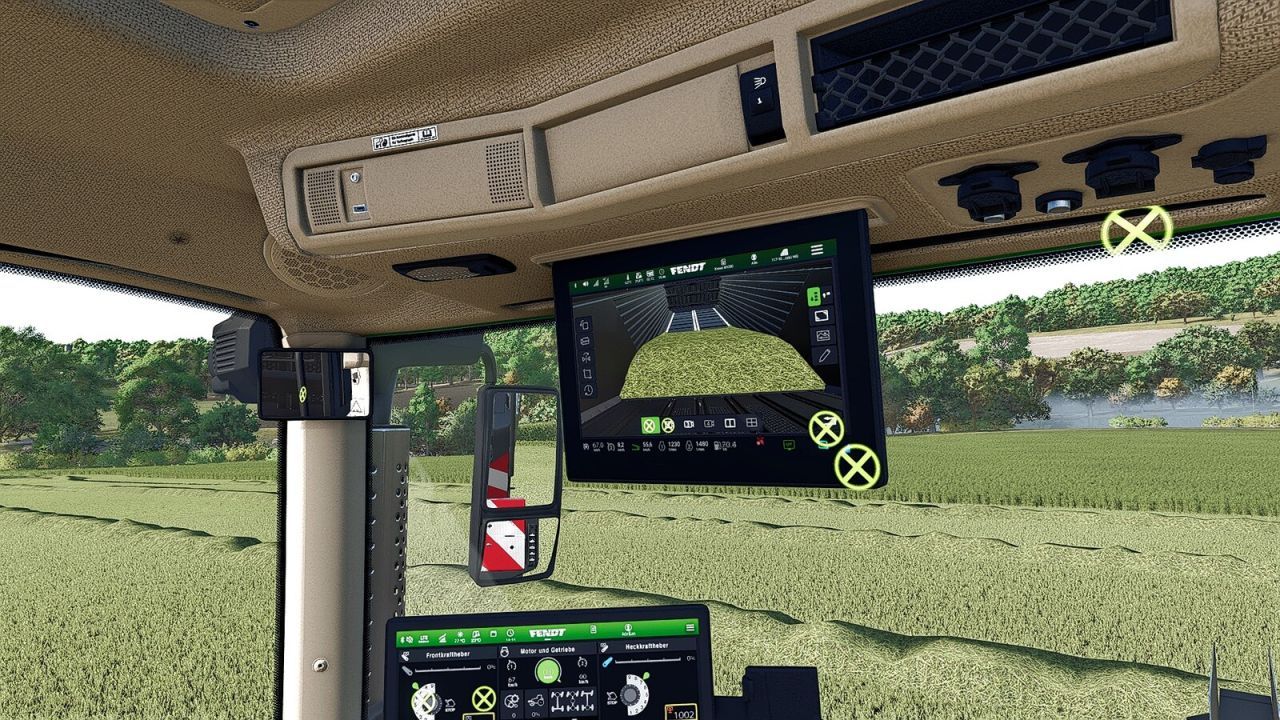Open camera history via clock icon

586,389
